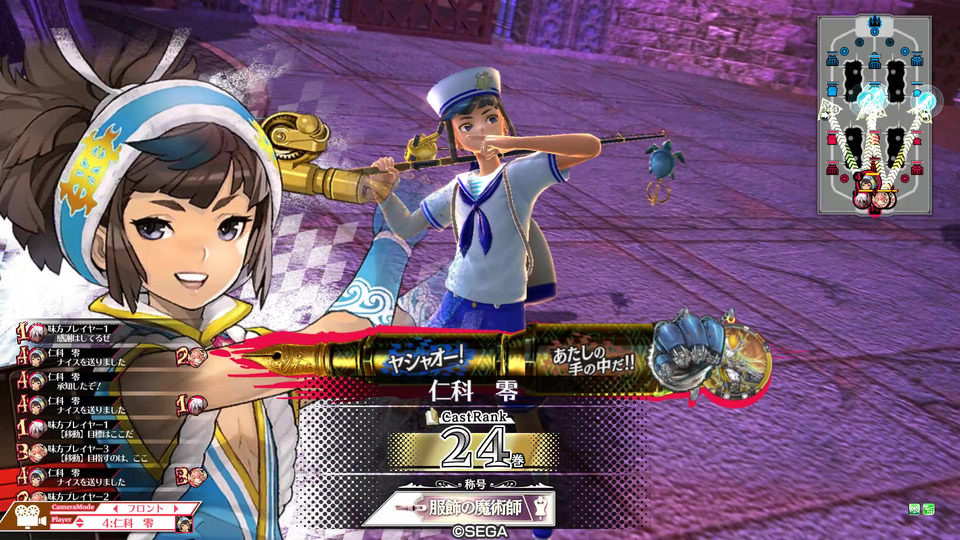Screen dimensions: 960x540
Task: Select the 4:仁科 零 player portrait
Action: 184,523
